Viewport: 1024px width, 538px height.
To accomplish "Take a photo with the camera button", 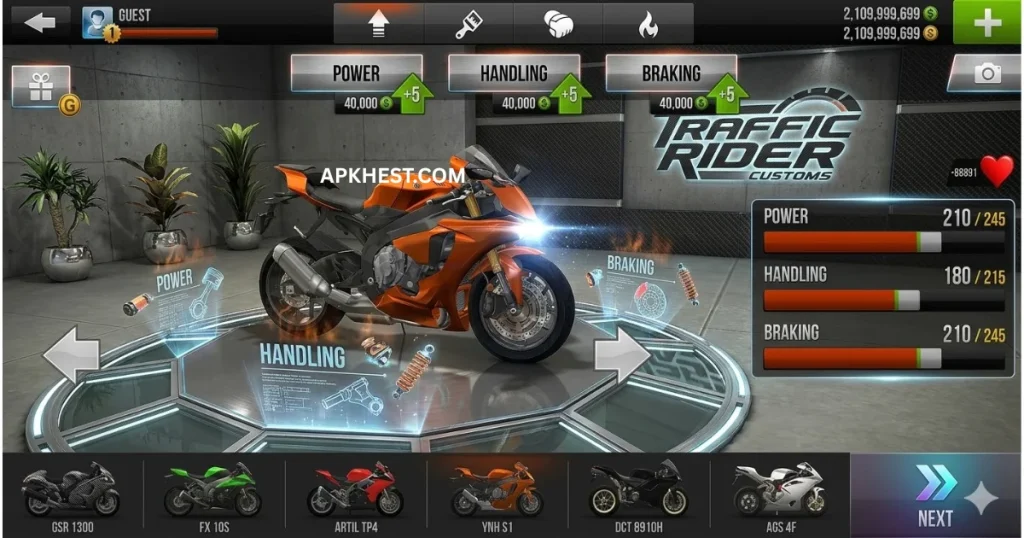I will [x=985, y=75].
